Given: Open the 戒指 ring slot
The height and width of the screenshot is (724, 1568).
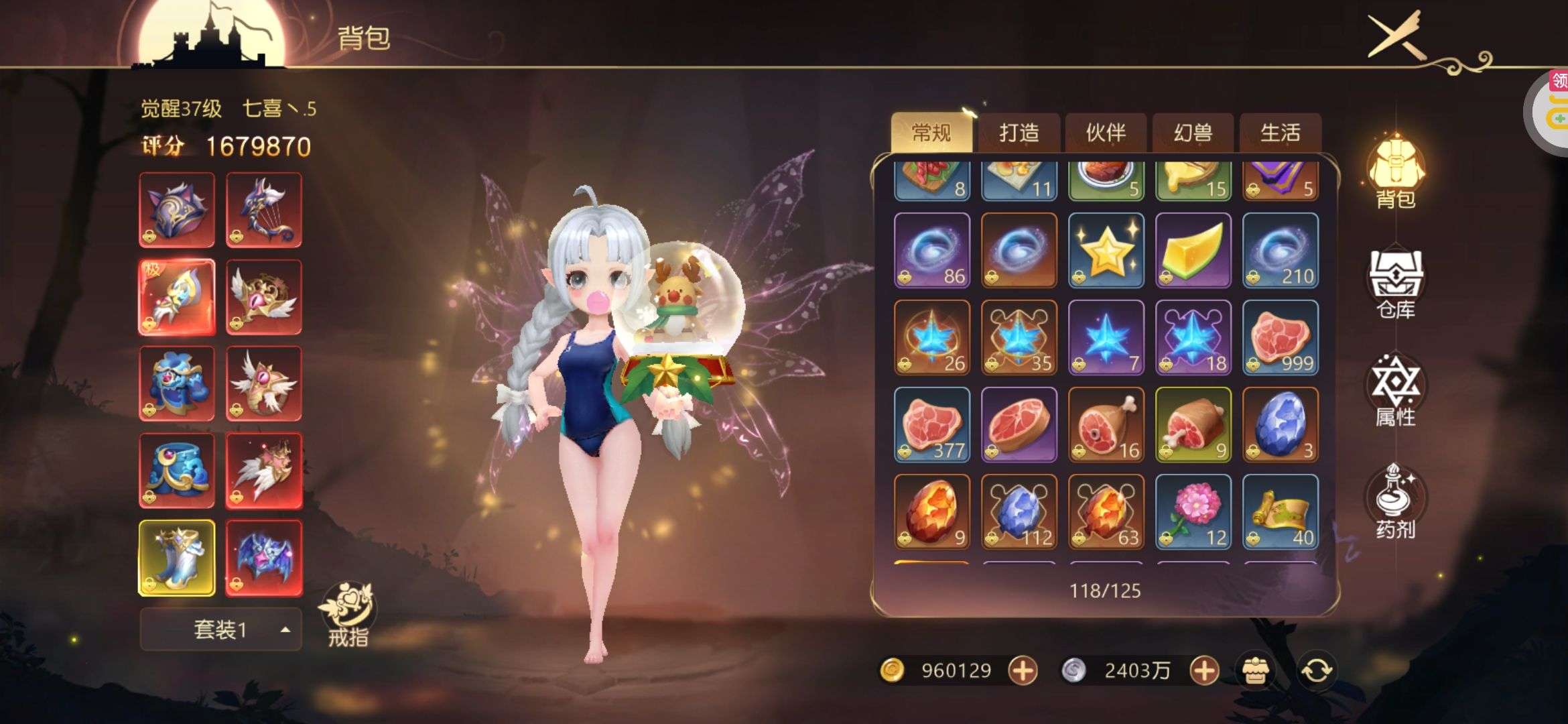Looking at the screenshot, I should tap(348, 613).
